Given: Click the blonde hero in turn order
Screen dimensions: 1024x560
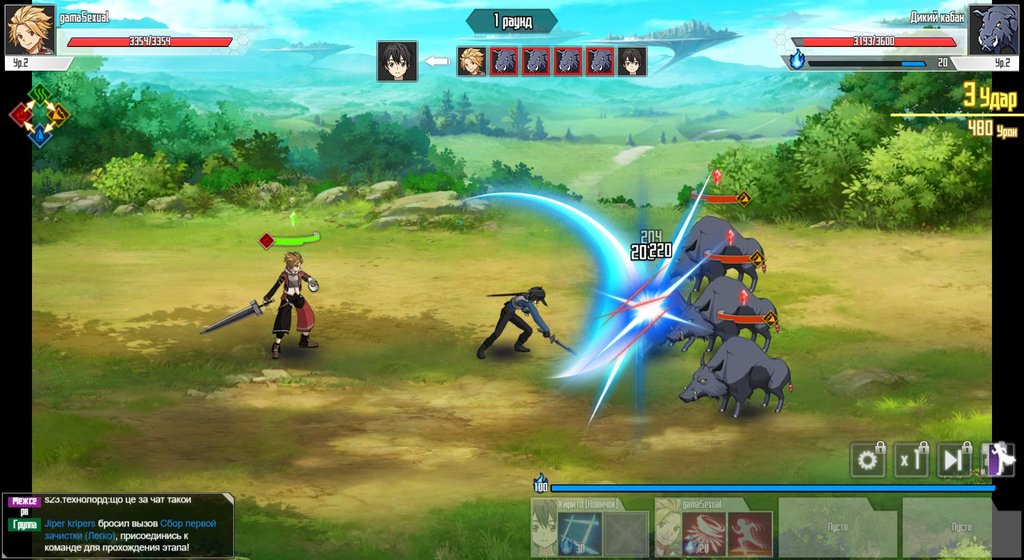Looking at the screenshot, I should point(471,61).
